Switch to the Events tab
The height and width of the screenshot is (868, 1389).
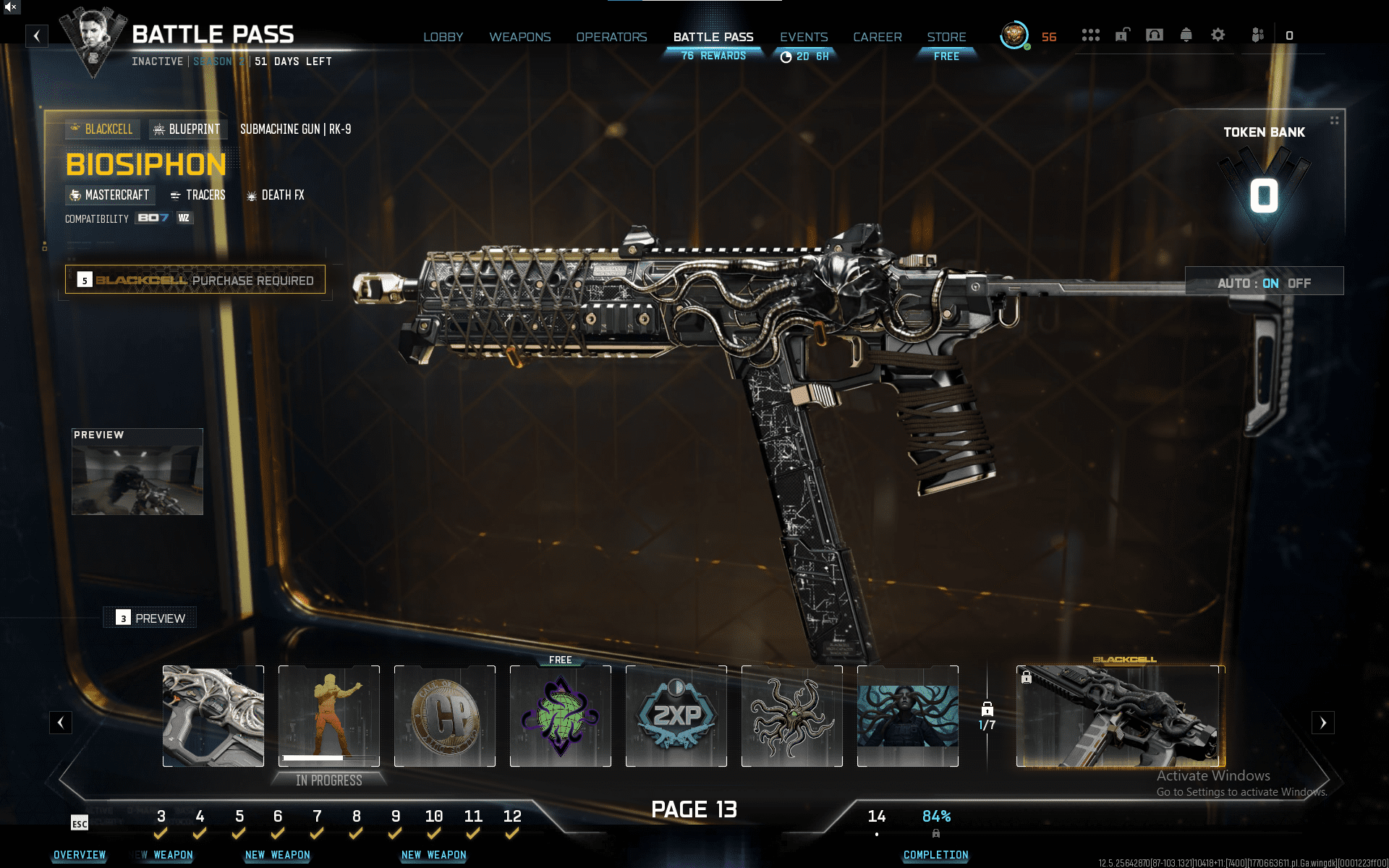pyautogui.click(x=803, y=37)
